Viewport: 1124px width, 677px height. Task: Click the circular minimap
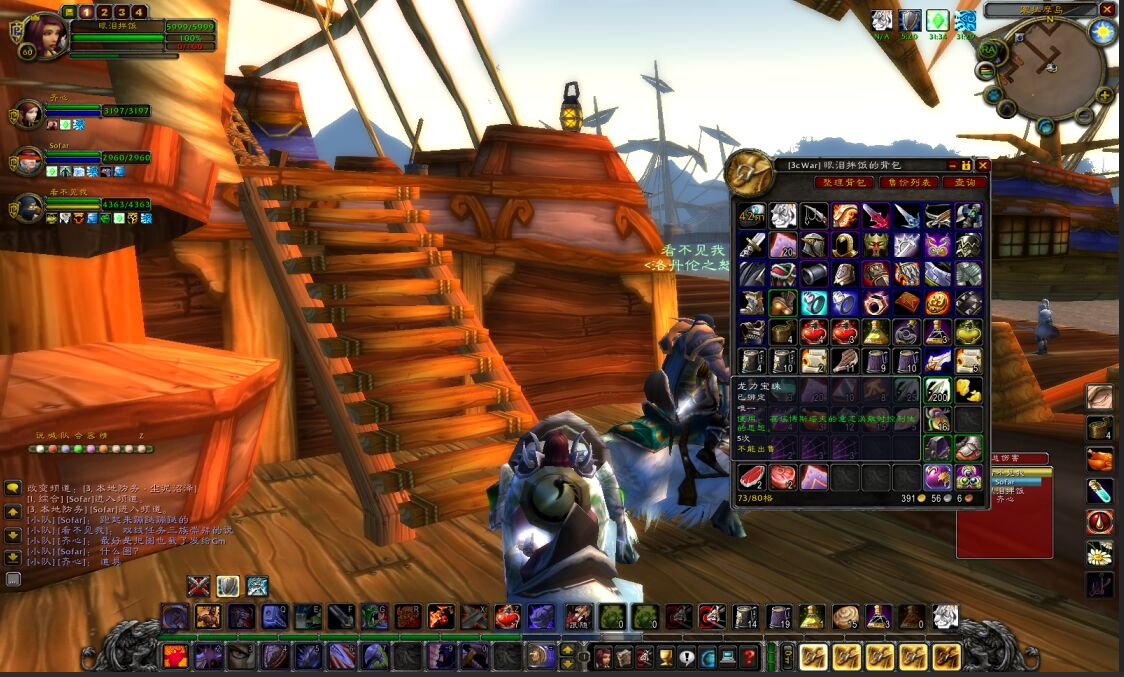1050,68
